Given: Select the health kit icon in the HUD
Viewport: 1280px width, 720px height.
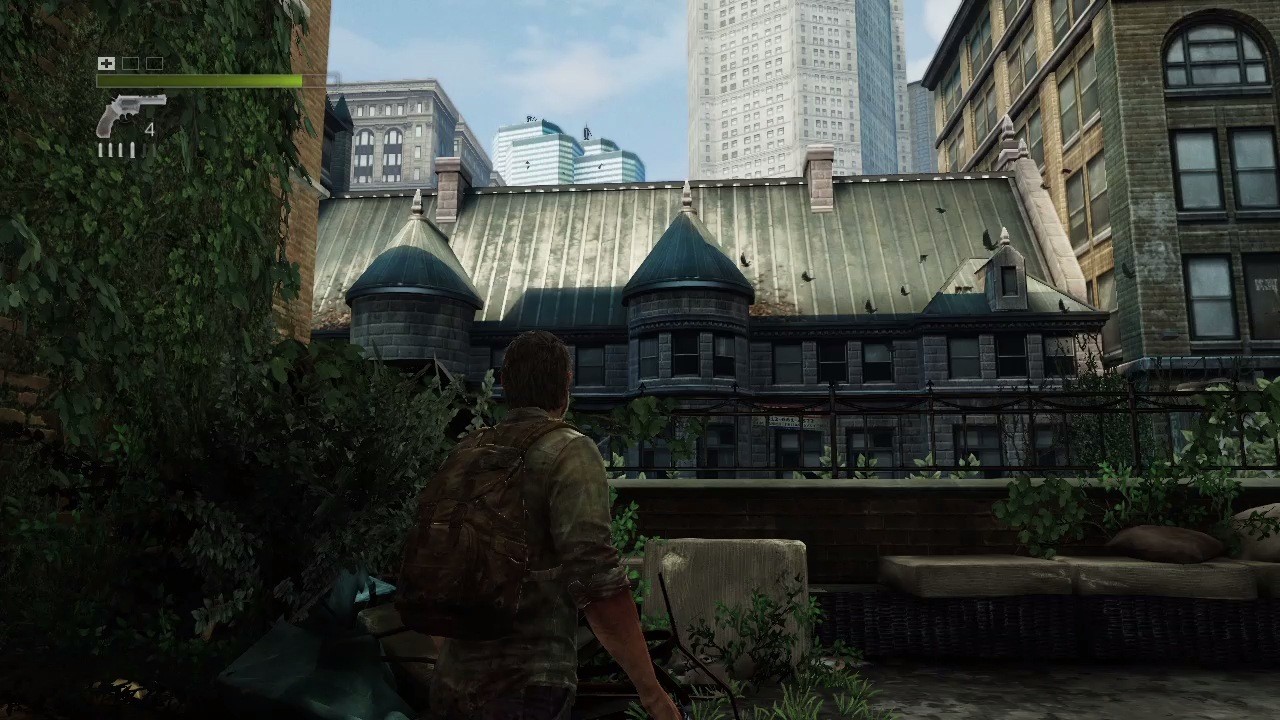Looking at the screenshot, I should click(106, 62).
